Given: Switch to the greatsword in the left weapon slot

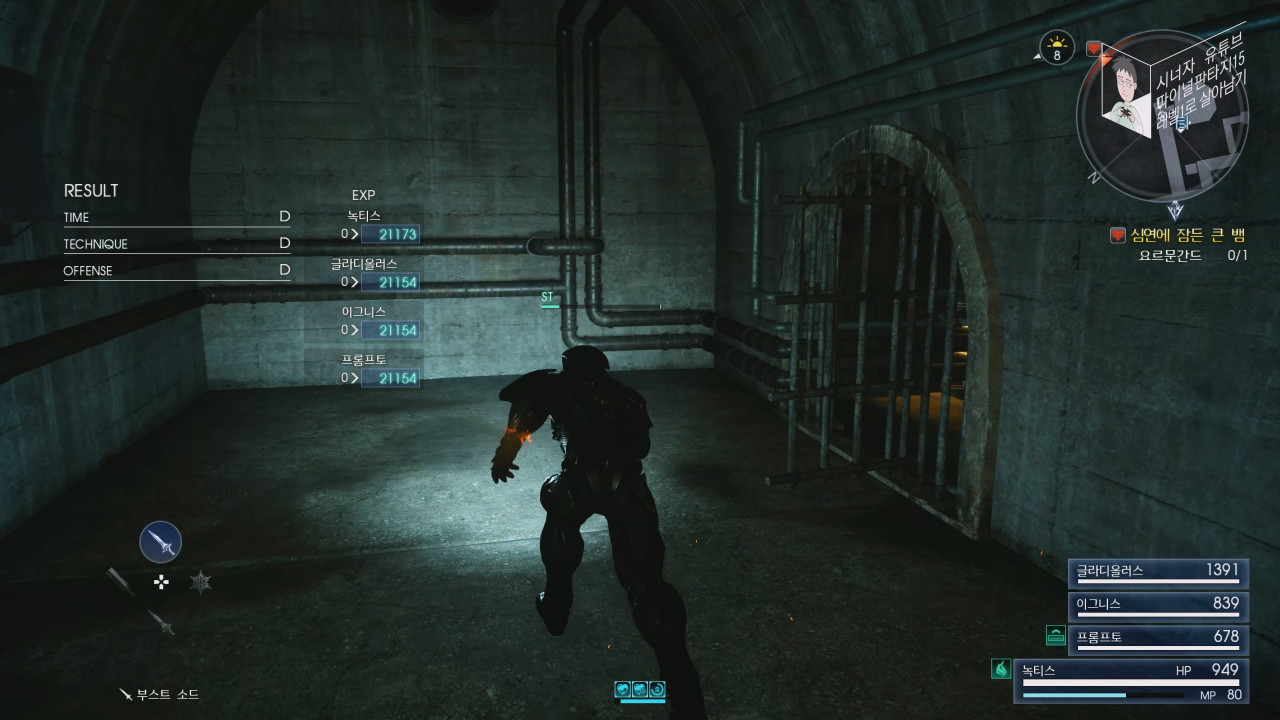Looking at the screenshot, I should [x=120, y=581].
